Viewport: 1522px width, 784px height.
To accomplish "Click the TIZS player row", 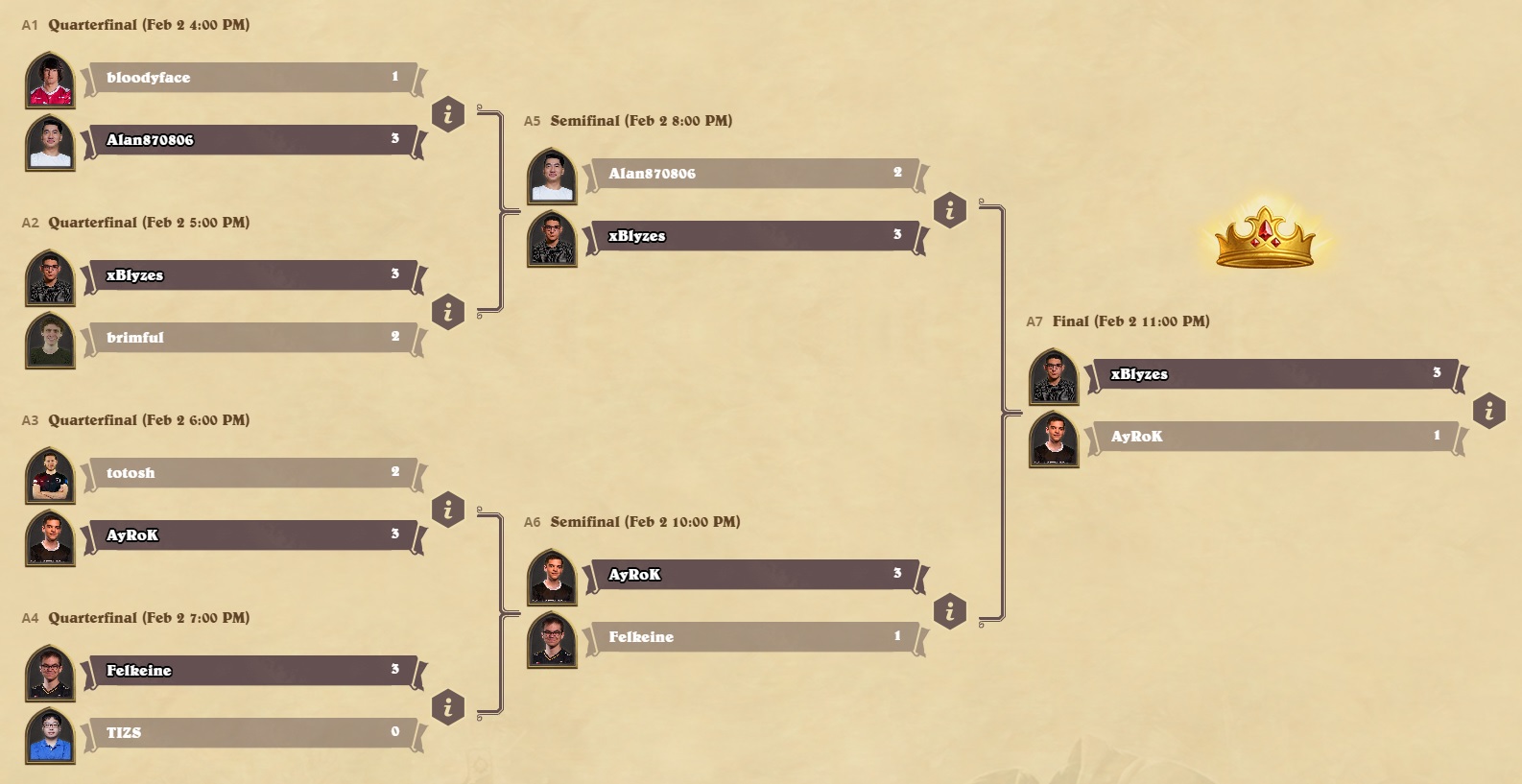I will pyautogui.click(x=251, y=733).
